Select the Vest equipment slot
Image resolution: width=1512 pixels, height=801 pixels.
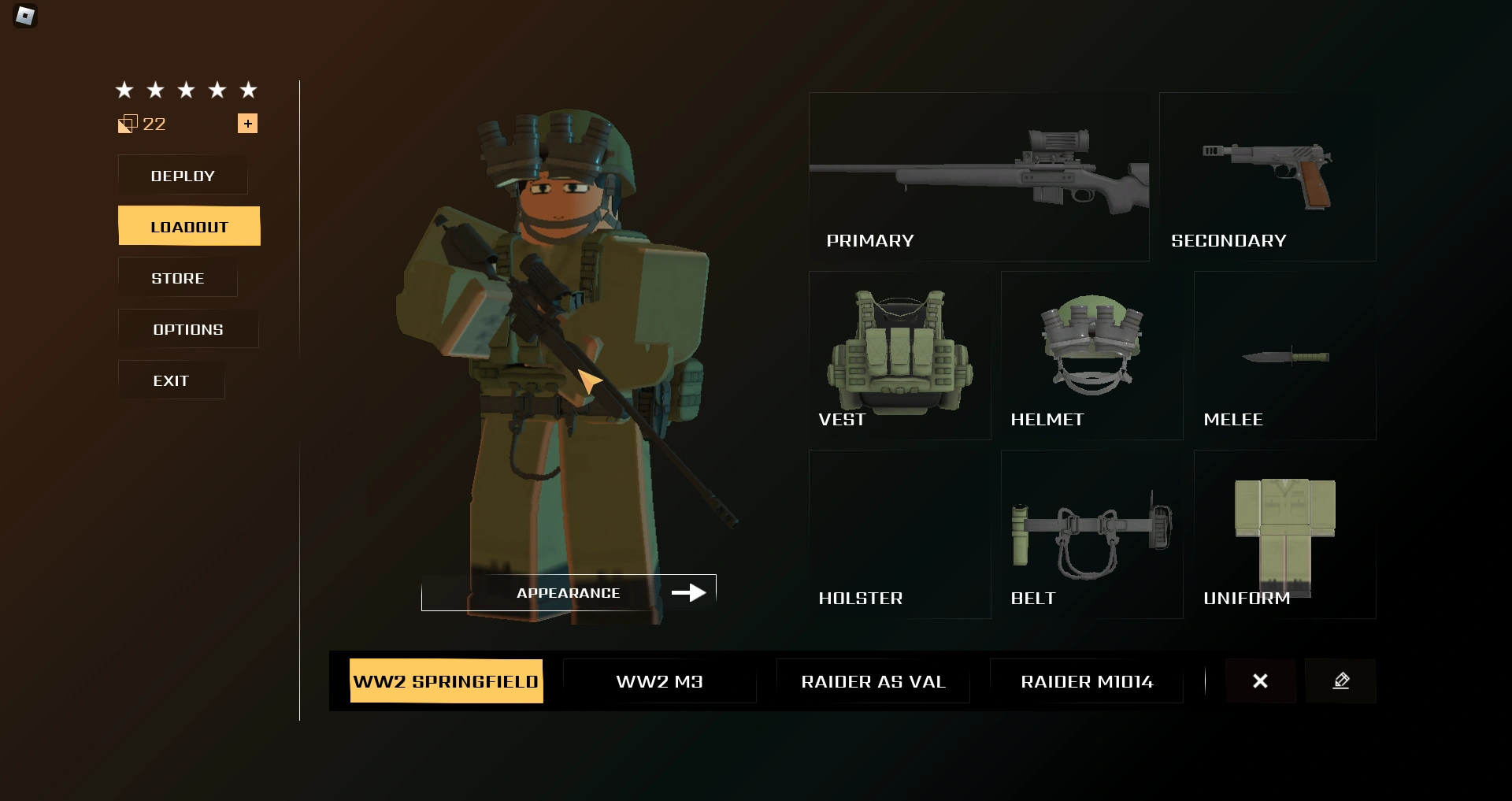coord(899,356)
